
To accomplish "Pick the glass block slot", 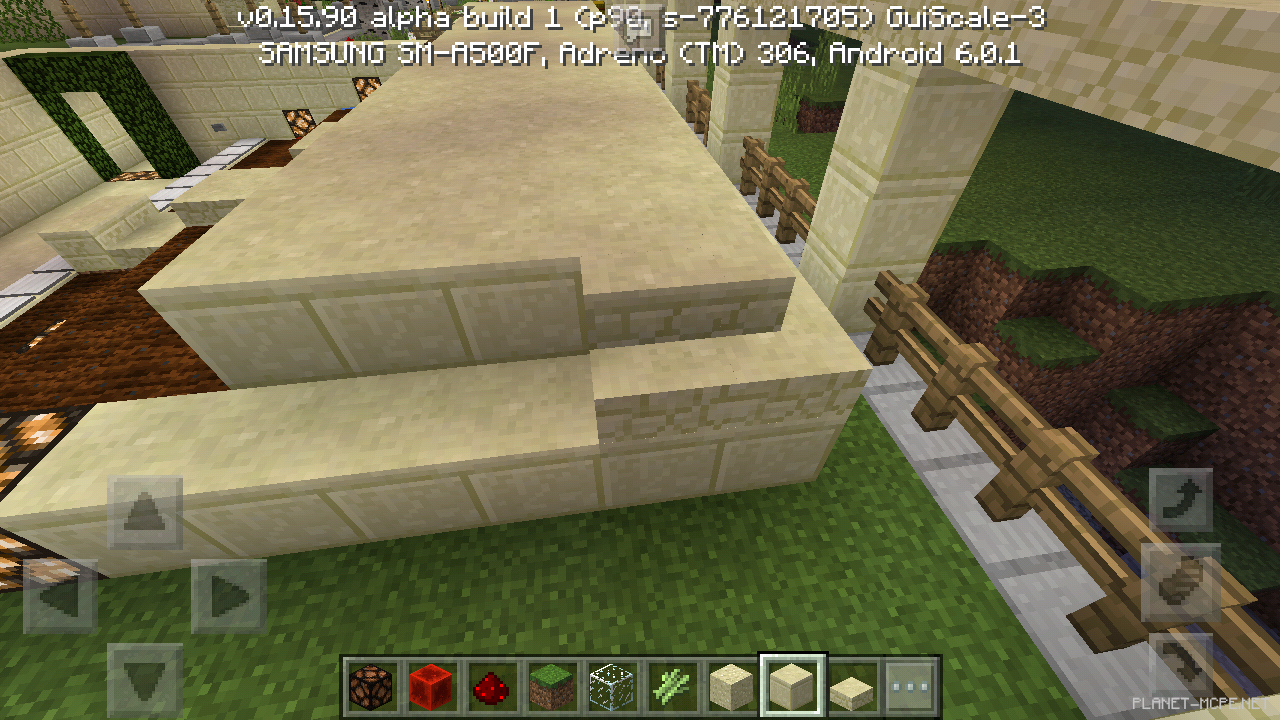I will (x=611, y=687).
